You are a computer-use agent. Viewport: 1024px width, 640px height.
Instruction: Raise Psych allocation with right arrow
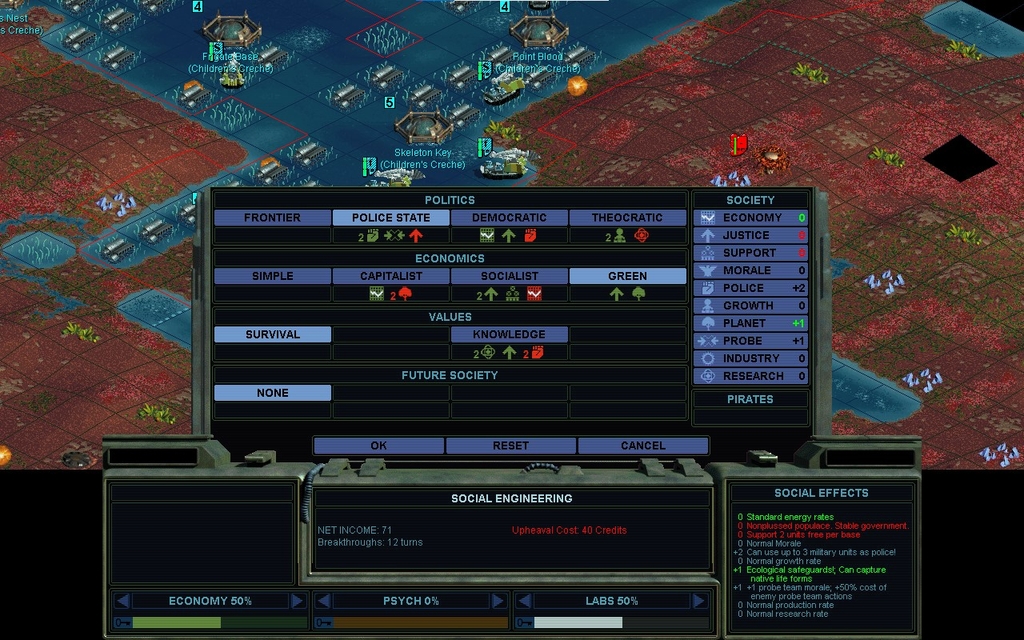(497, 601)
